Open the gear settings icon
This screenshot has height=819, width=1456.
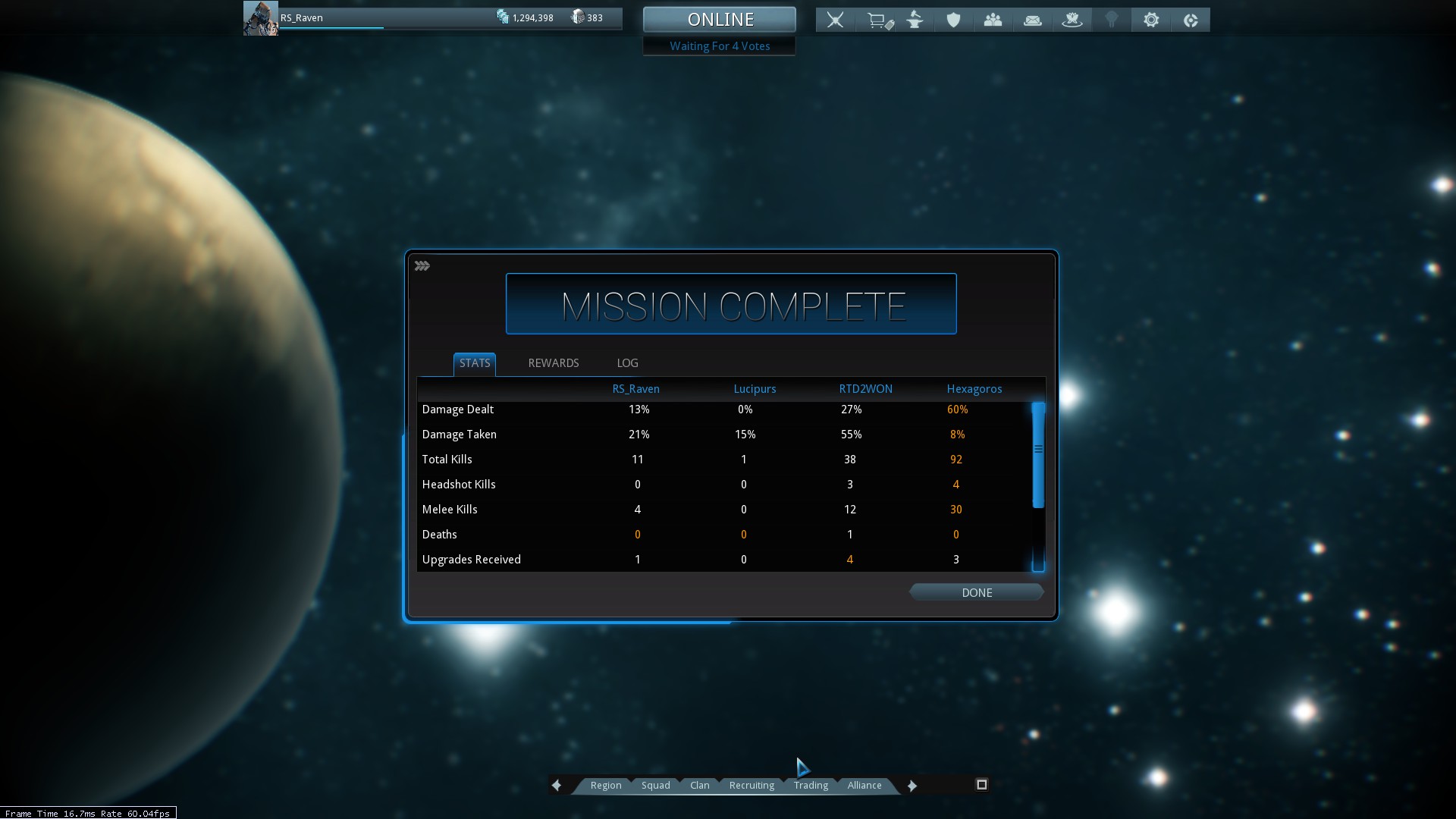coord(1150,20)
